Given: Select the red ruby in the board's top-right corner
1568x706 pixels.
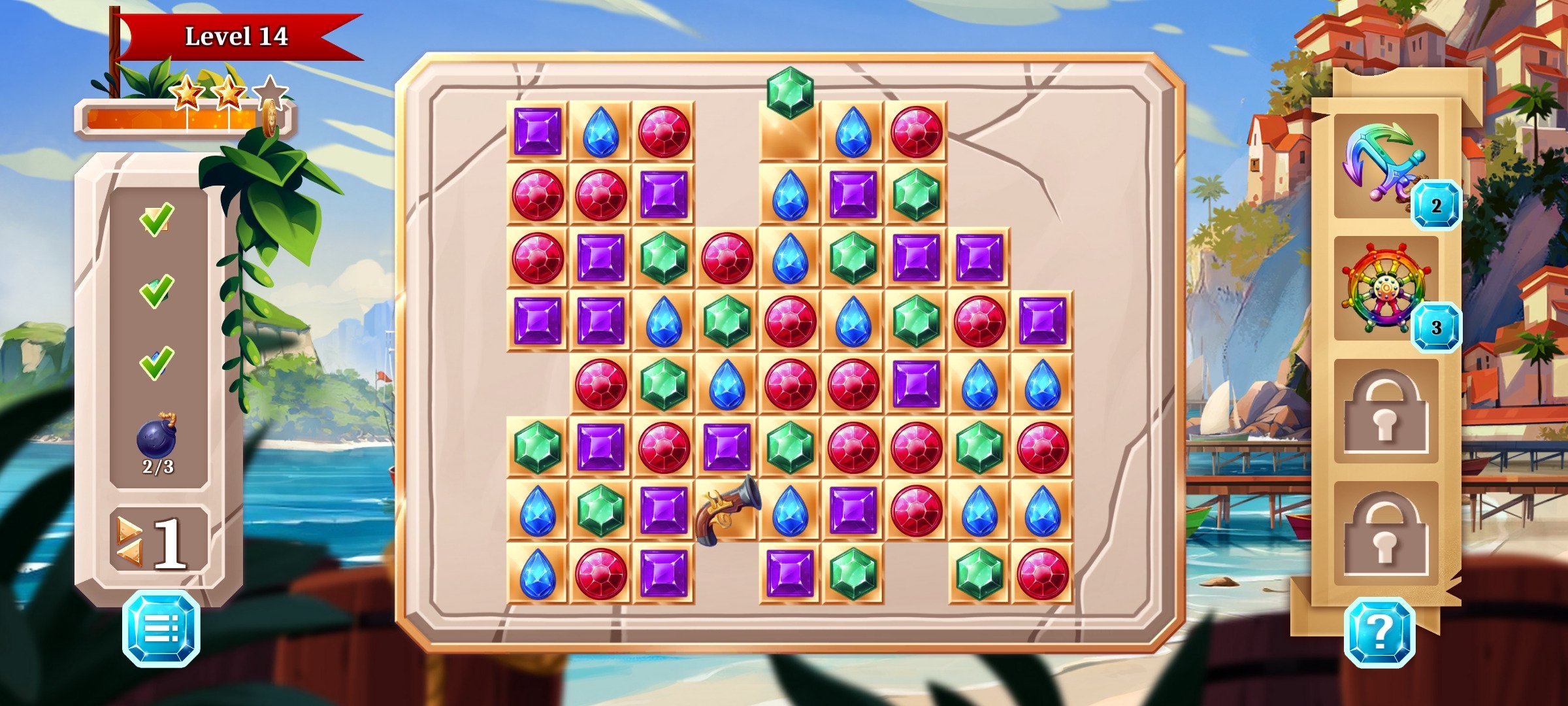Looking at the screenshot, I should [915, 131].
